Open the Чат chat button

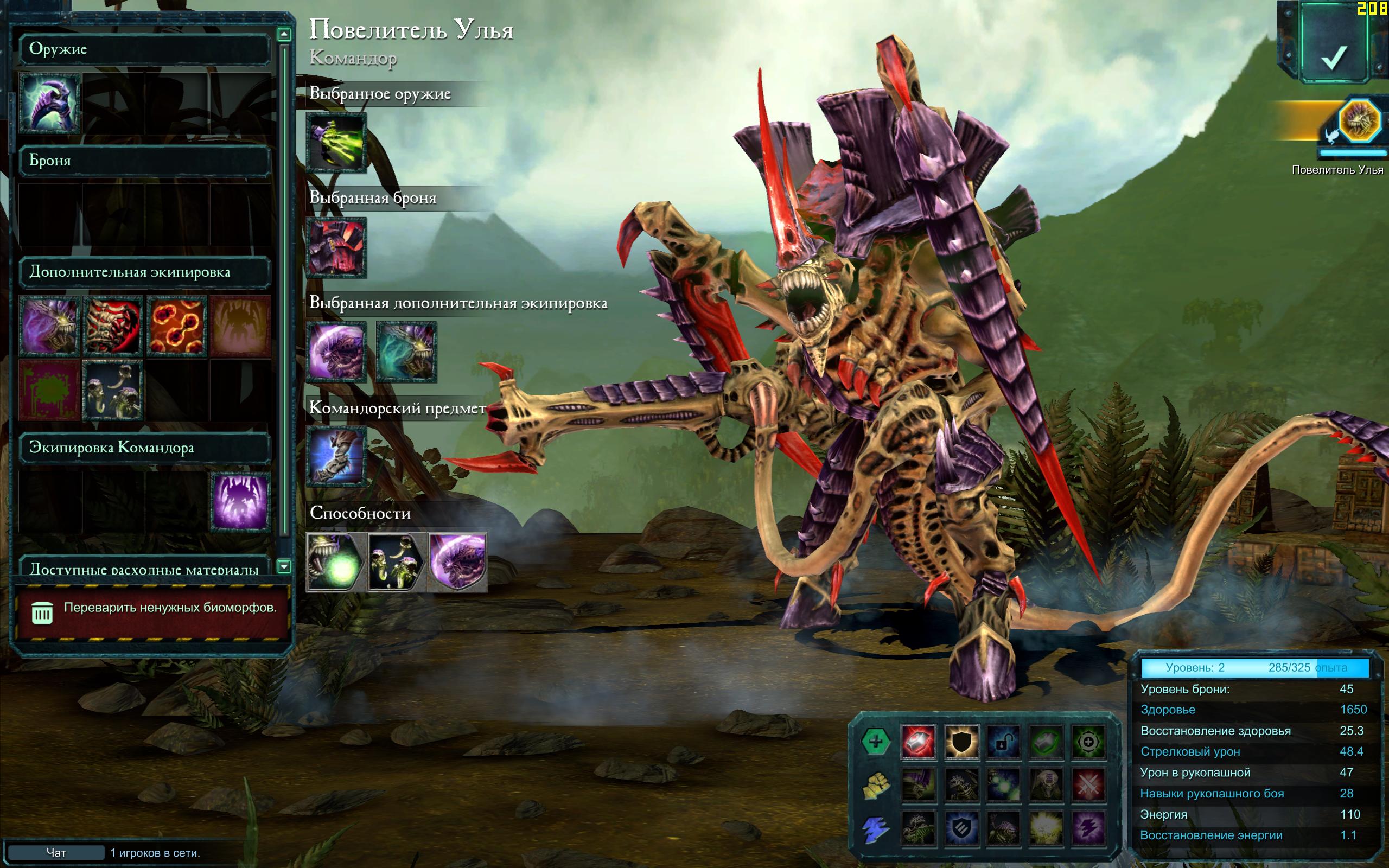tap(56, 852)
